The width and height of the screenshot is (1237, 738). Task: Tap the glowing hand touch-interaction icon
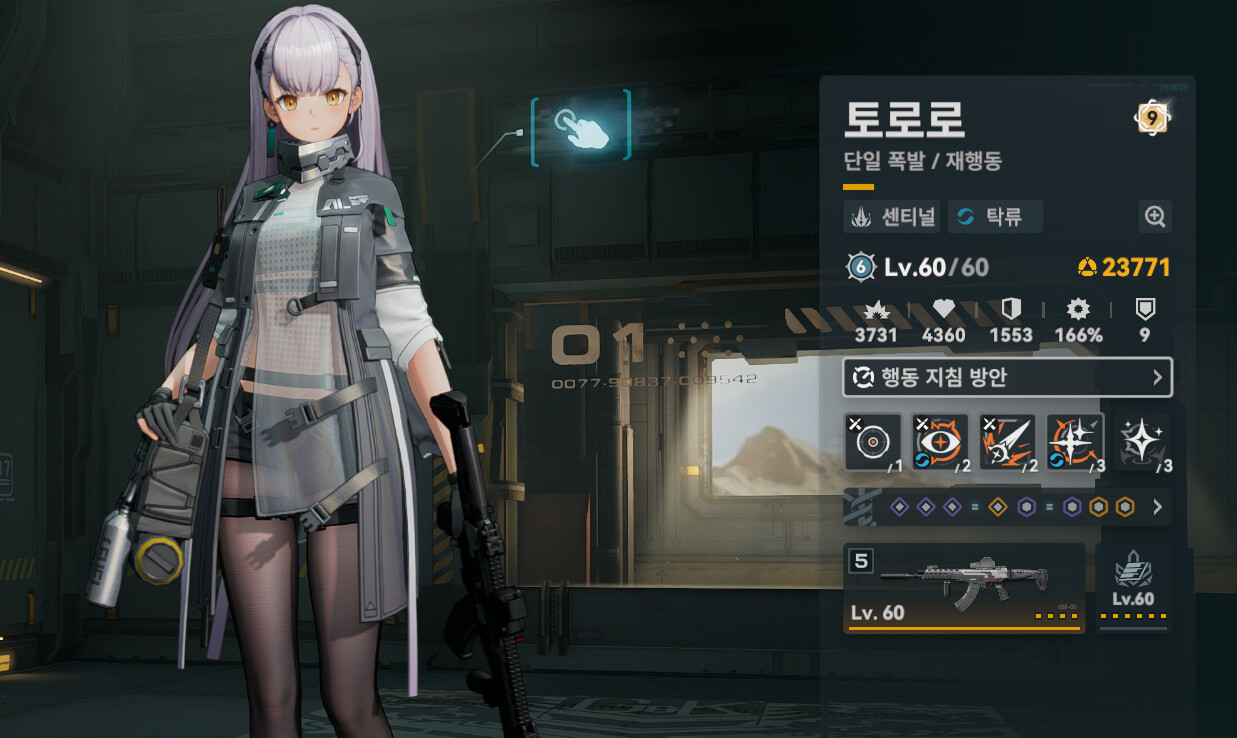tap(581, 126)
